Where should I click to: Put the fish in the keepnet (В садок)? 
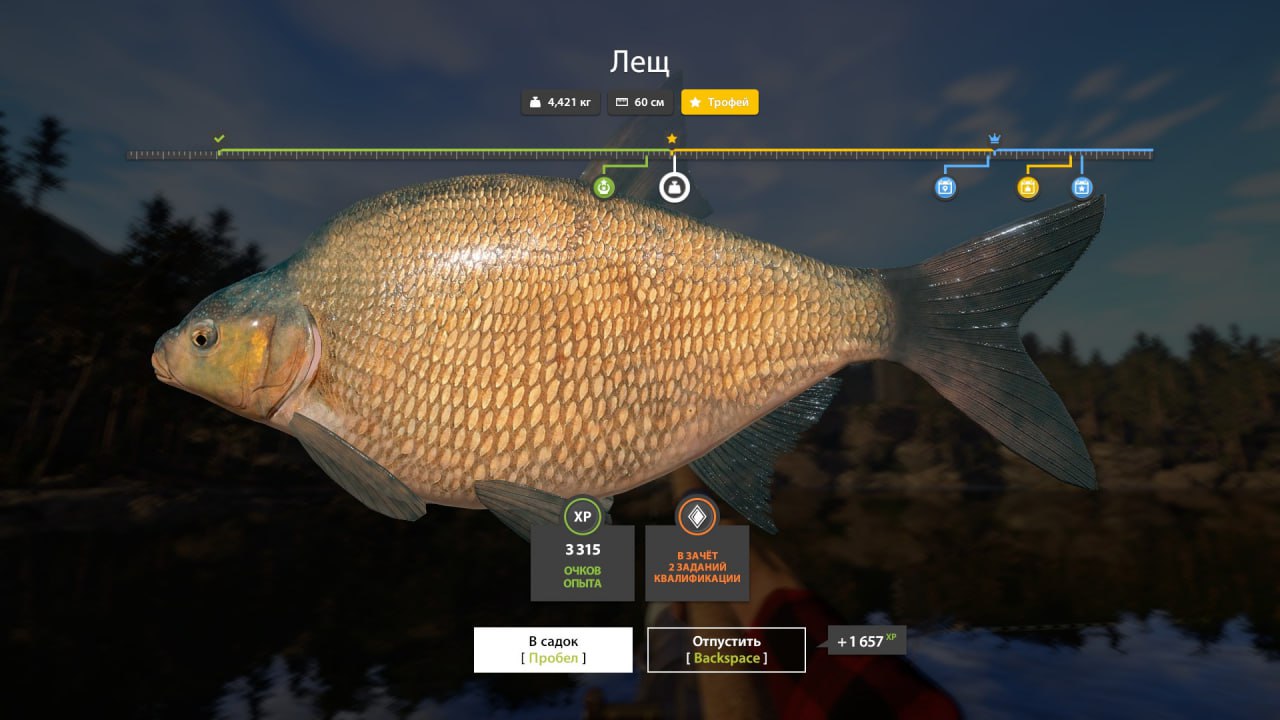(553, 649)
